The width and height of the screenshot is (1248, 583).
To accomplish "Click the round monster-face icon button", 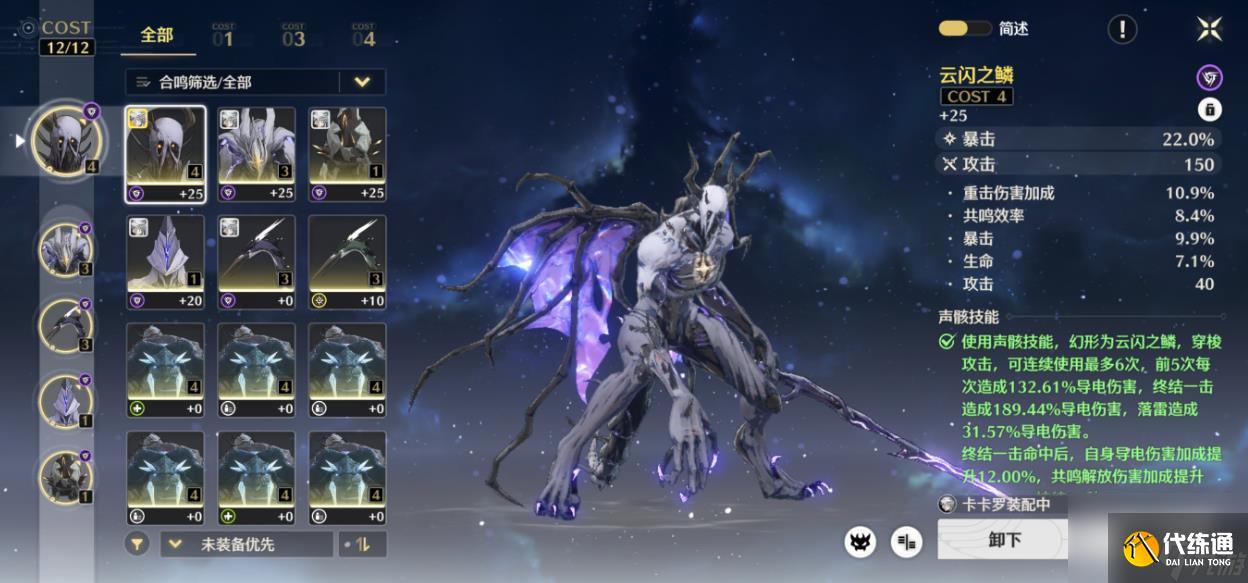I will [860, 541].
